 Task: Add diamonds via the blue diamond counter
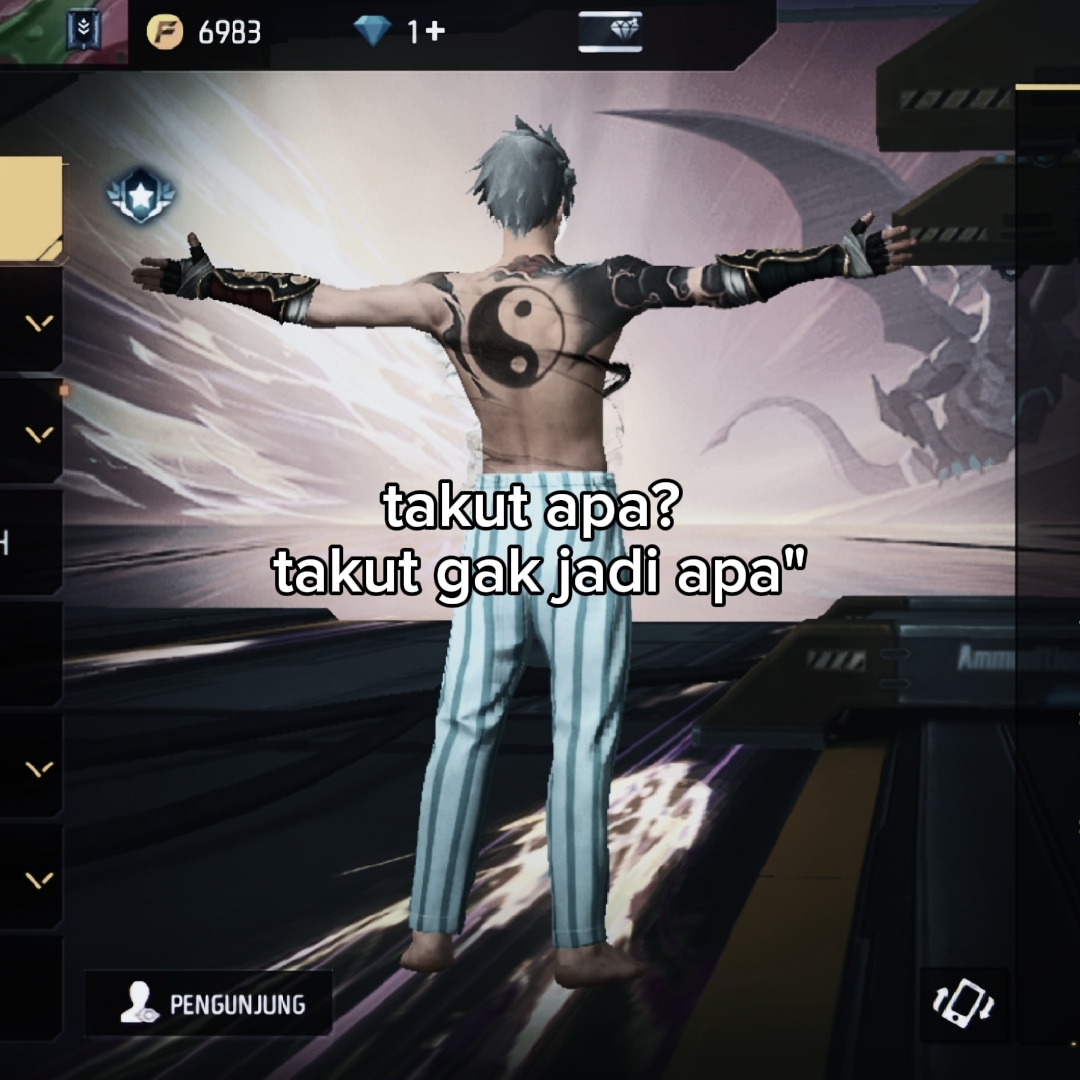[x=399, y=32]
